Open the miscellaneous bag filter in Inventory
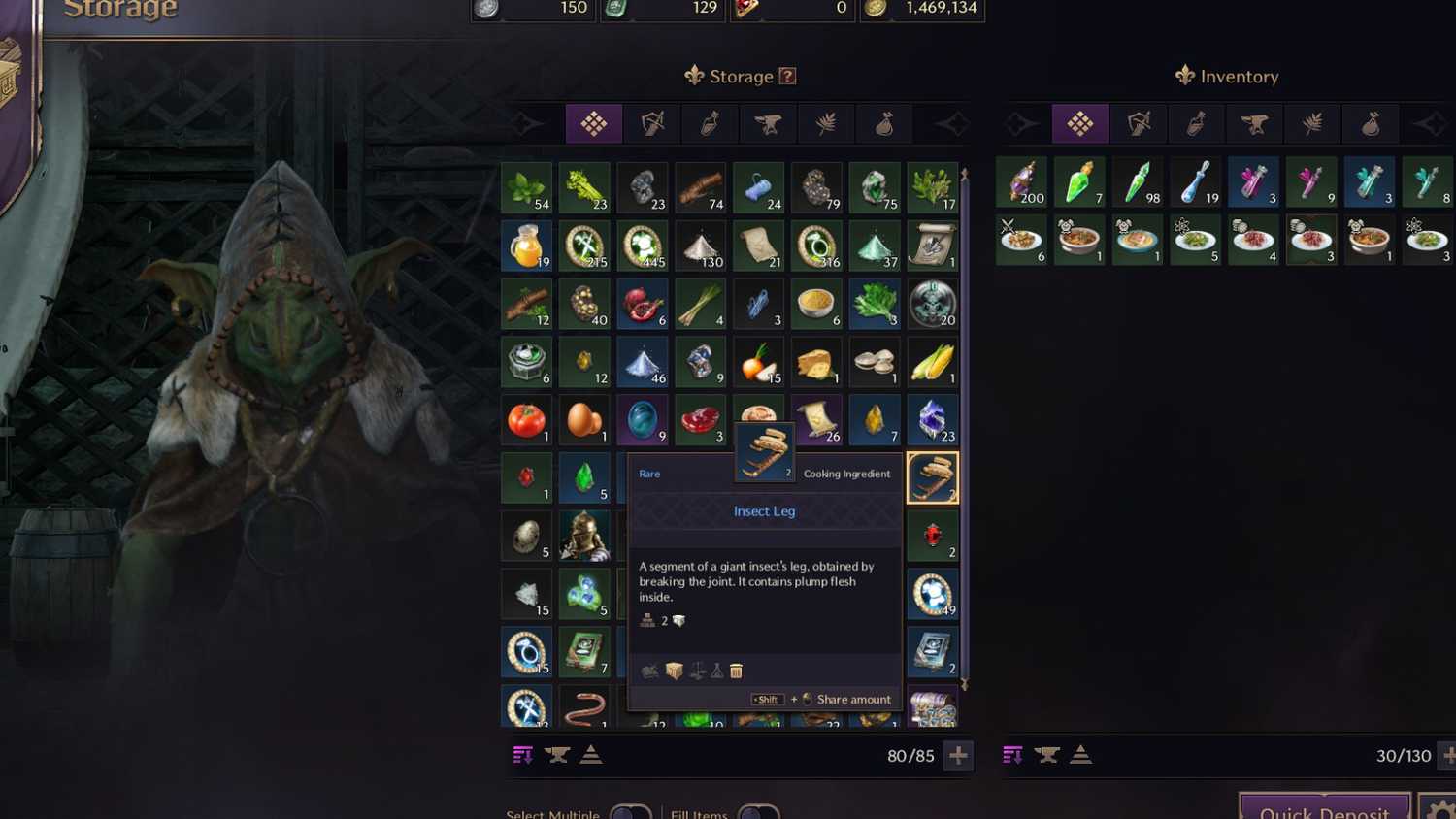This screenshot has width=1456, height=819. coord(1371,123)
